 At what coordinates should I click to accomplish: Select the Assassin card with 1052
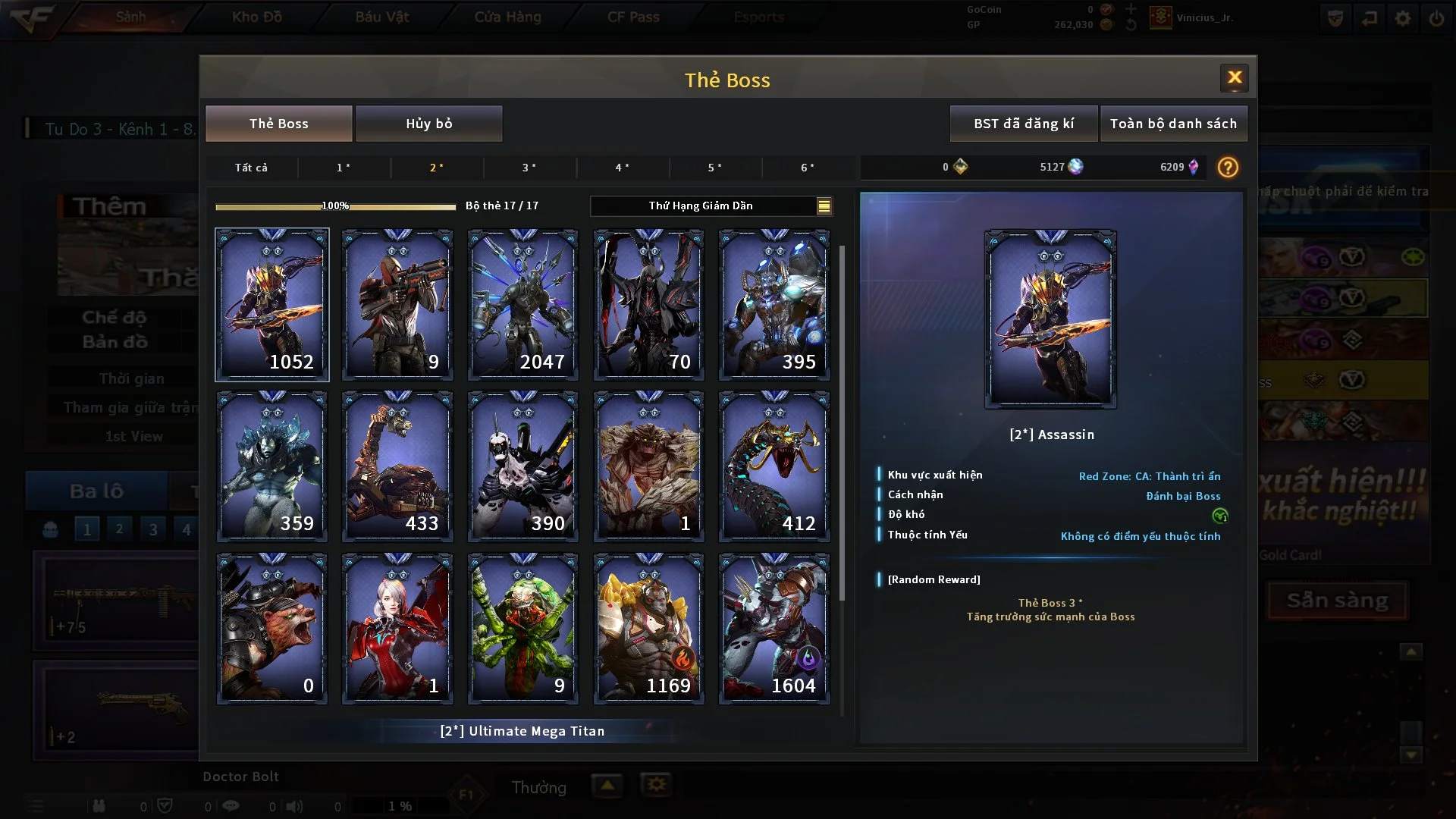[272, 305]
